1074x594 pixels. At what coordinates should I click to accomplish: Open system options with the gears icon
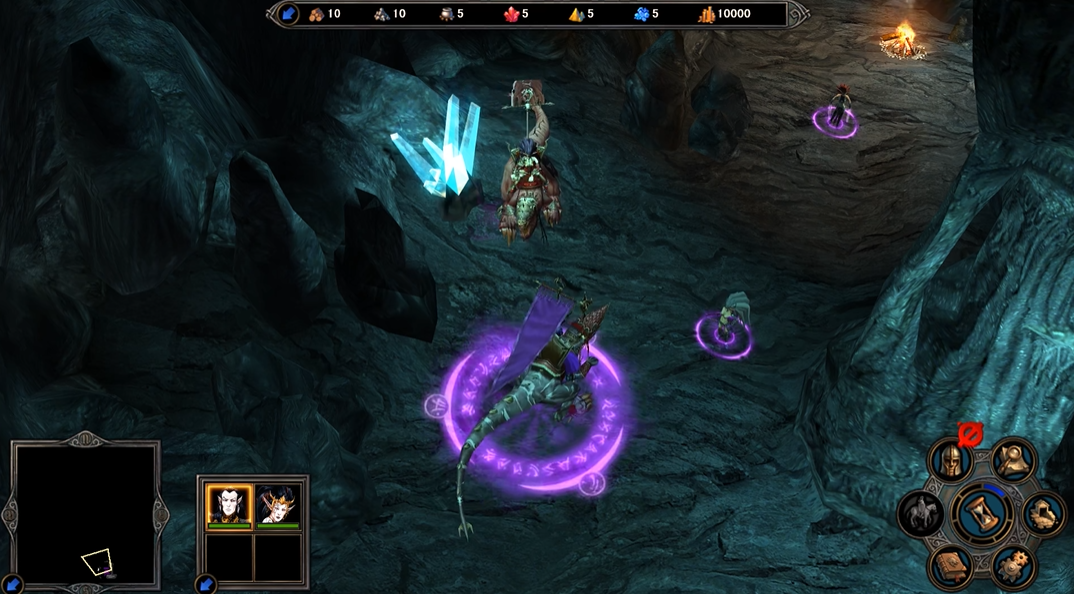click(x=1013, y=566)
